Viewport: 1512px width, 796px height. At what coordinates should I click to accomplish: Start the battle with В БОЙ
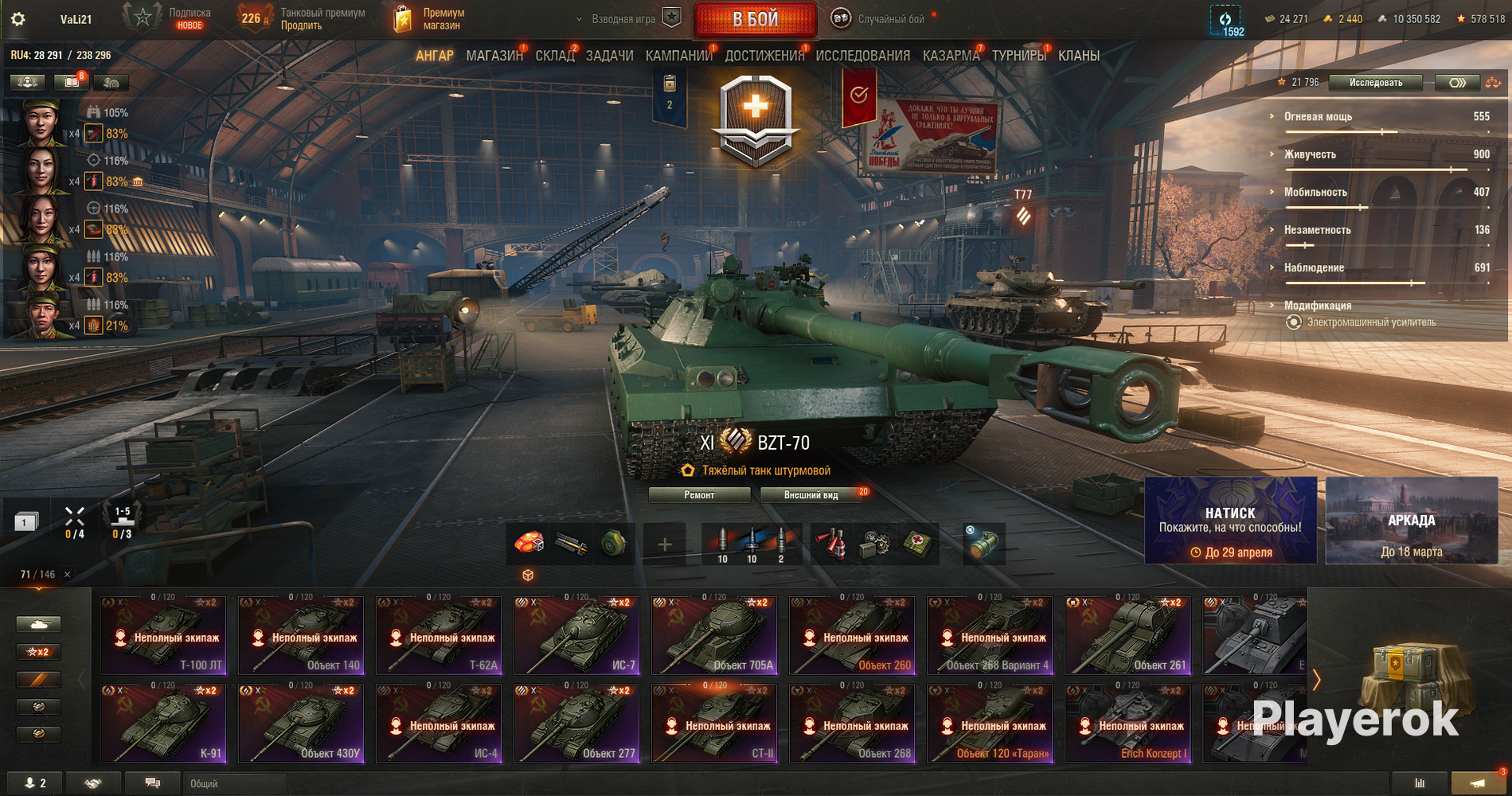755,19
